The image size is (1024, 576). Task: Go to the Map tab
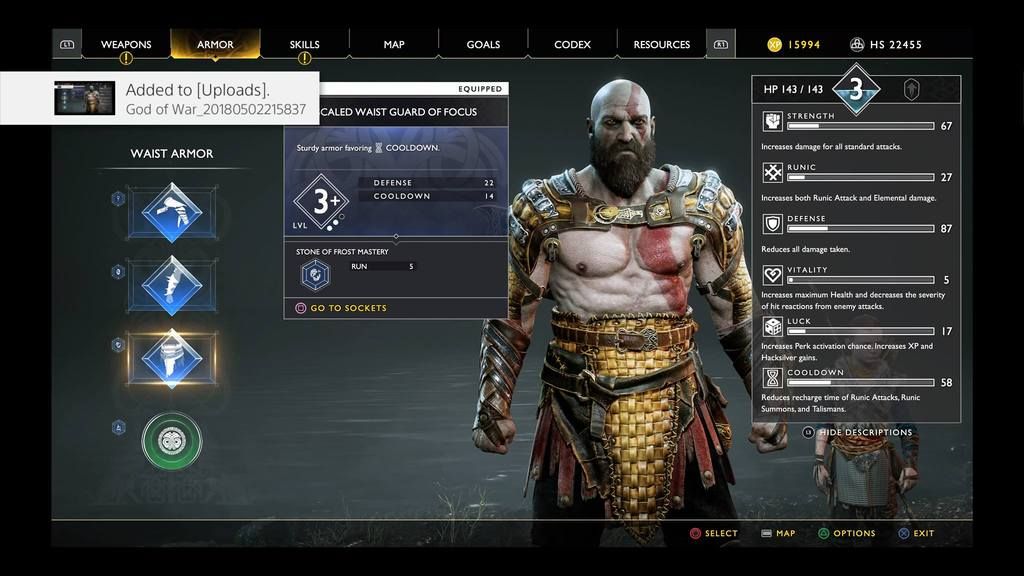[x=394, y=44]
